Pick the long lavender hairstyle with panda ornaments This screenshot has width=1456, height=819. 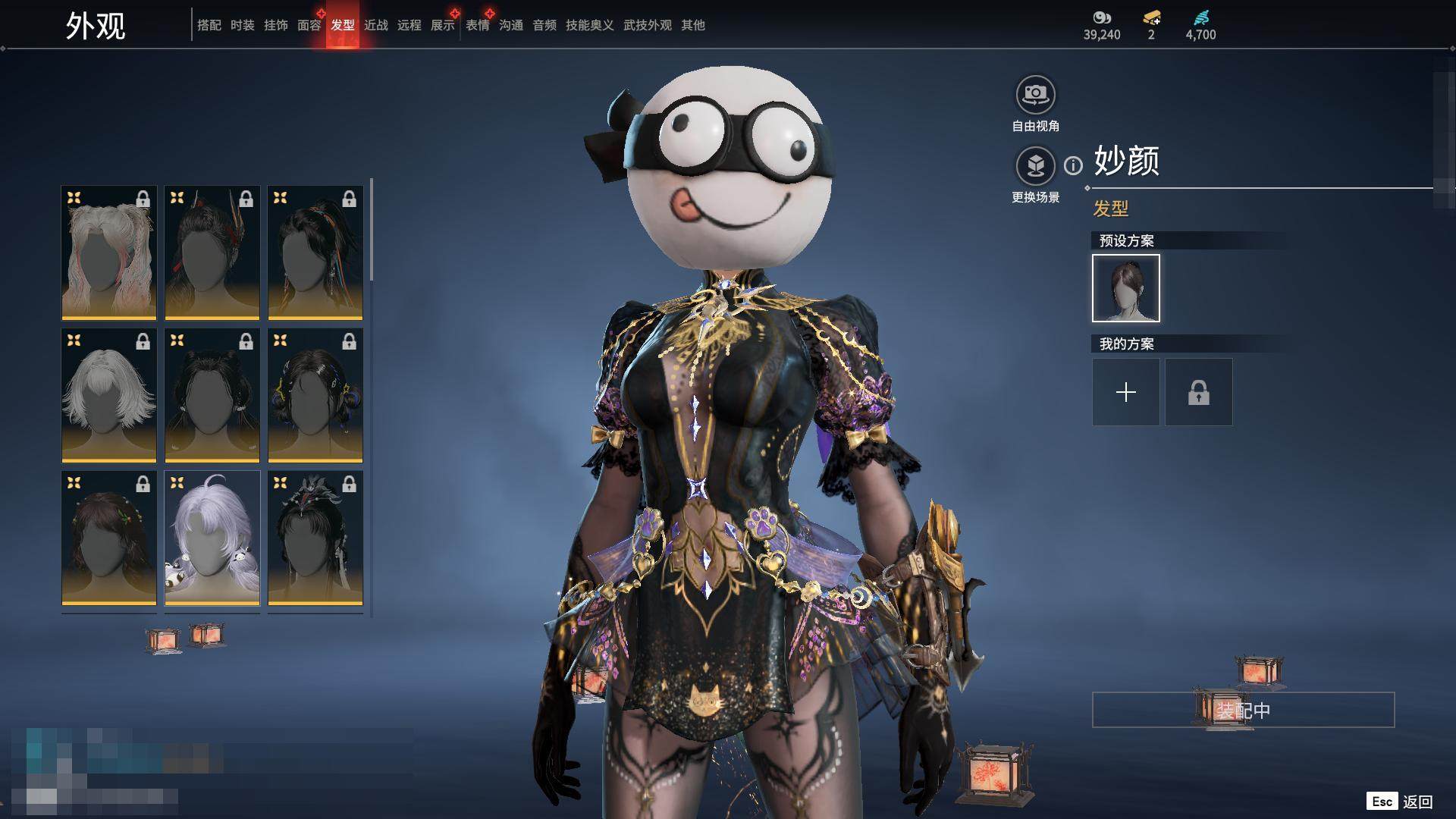(x=212, y=538)
